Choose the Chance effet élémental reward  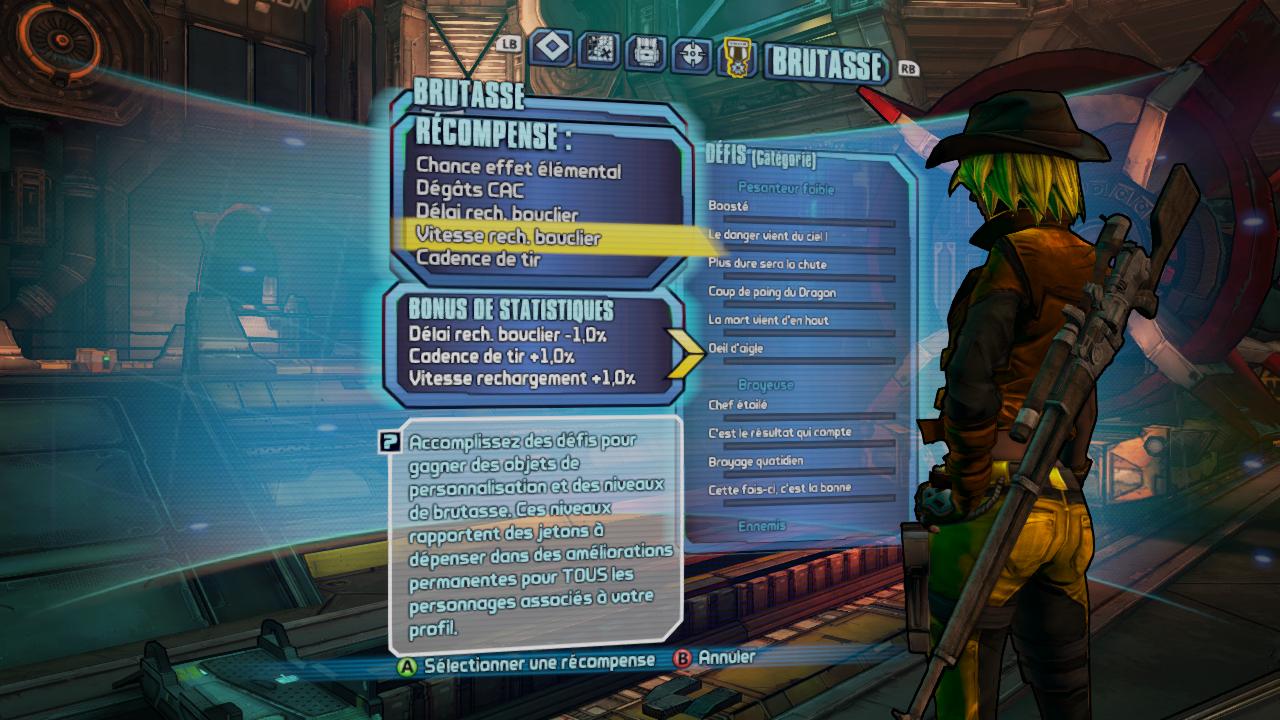(x=518, y=170)
